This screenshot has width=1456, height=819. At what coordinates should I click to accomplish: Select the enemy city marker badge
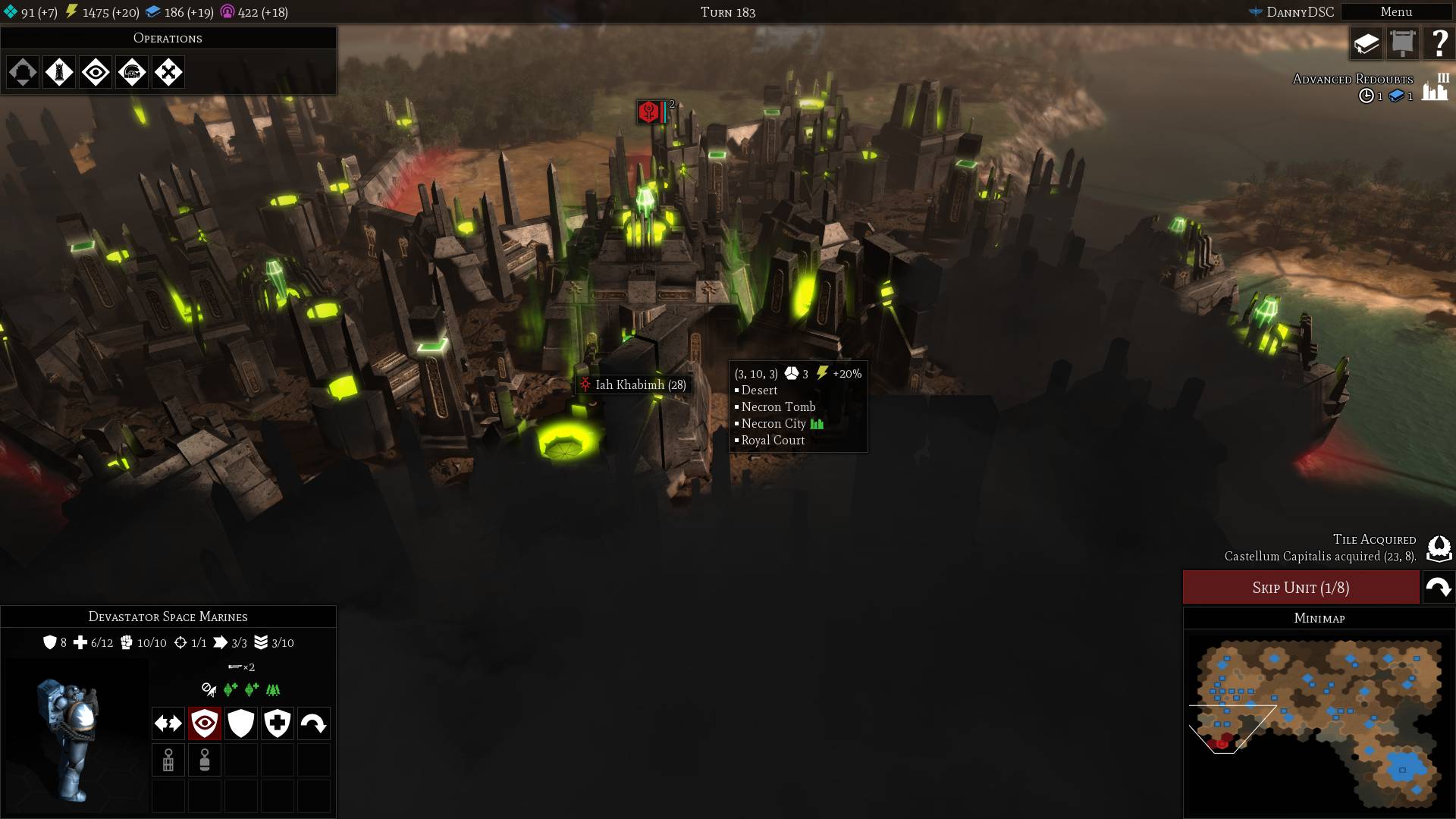[x=650, y=112]
